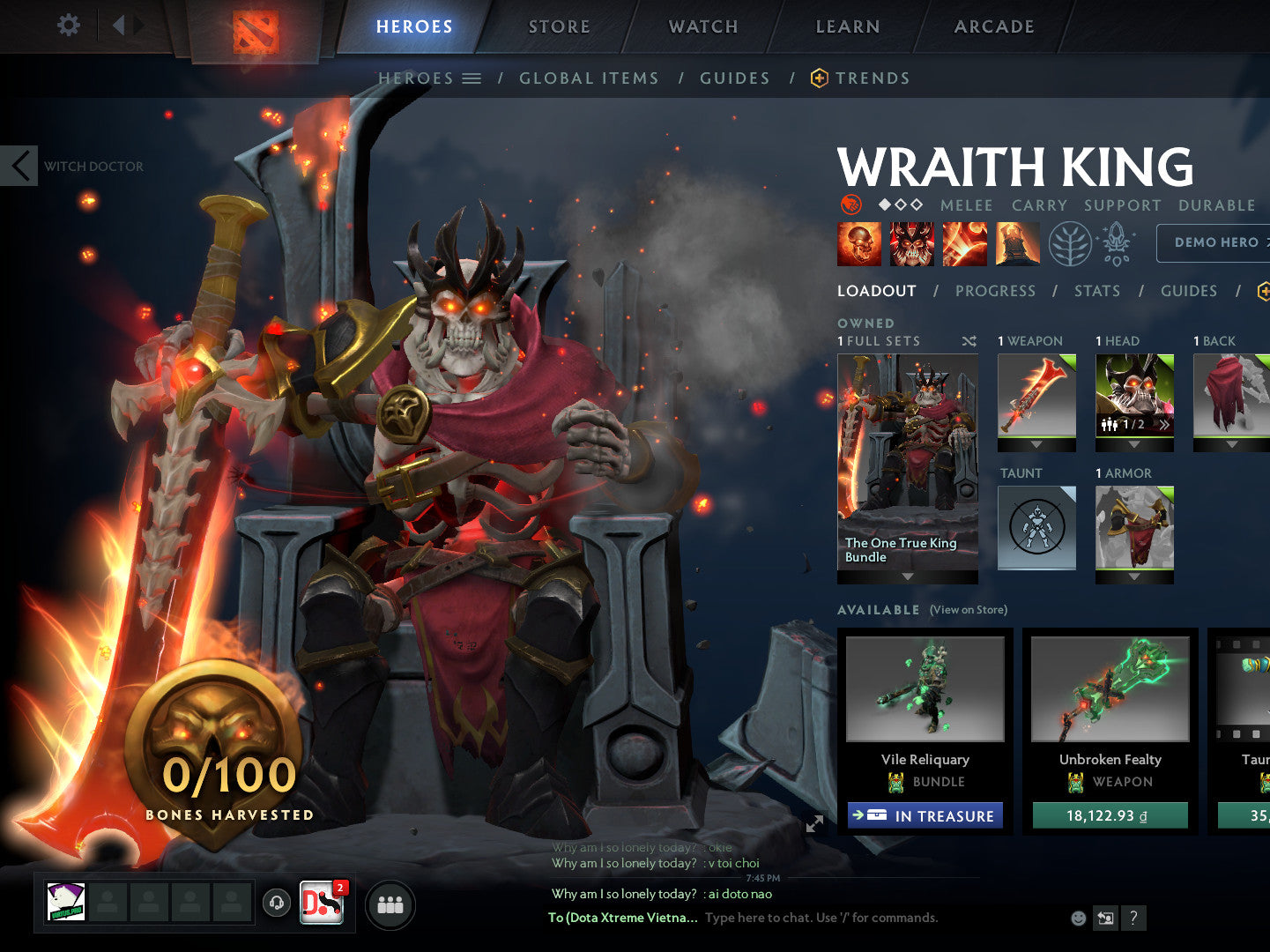Screen dimensions: 1270x952
Task: Open the WATCH section in the top menu
Action: (702, 26)
